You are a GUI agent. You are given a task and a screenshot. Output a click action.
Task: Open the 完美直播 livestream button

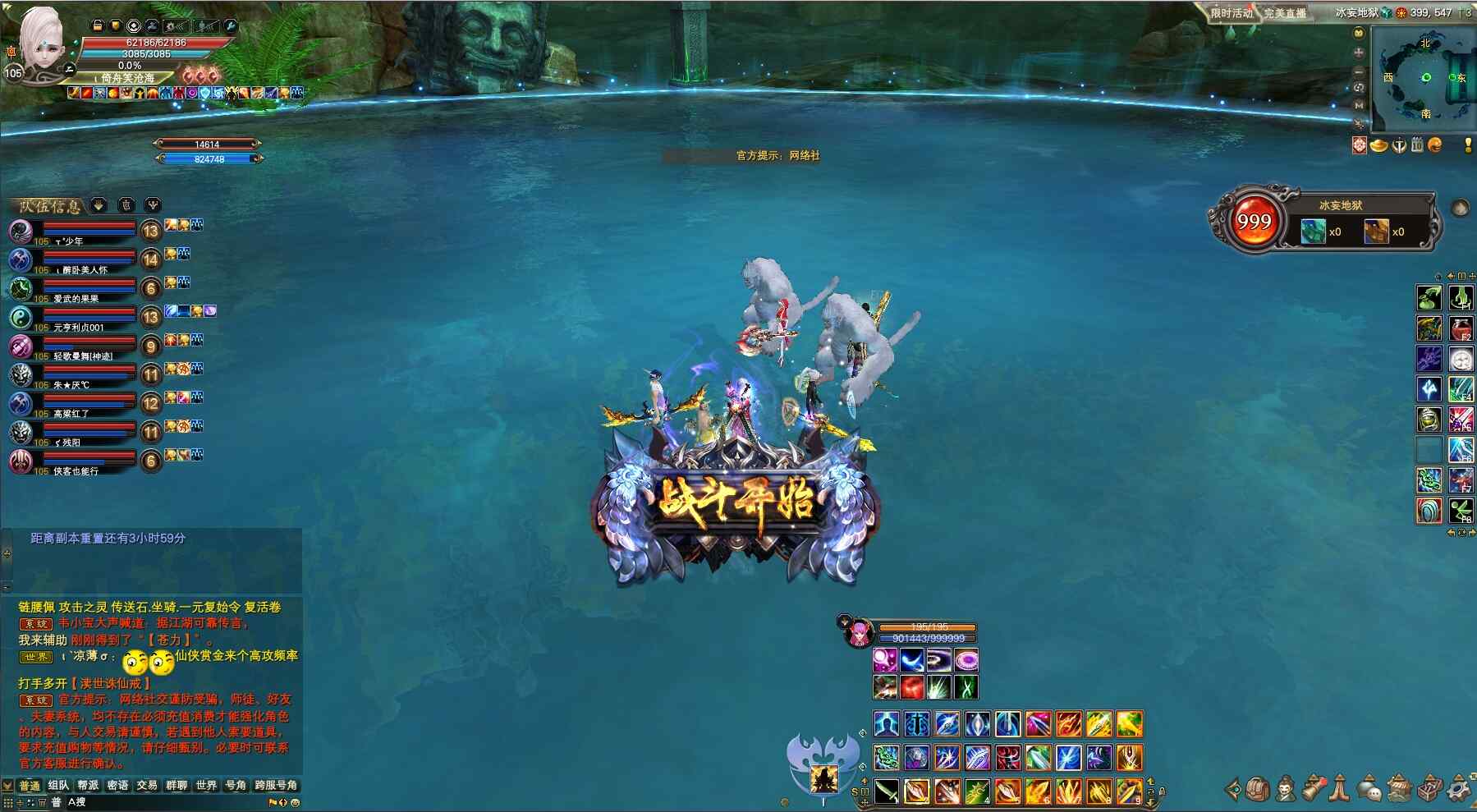[x=1285, y=13]
